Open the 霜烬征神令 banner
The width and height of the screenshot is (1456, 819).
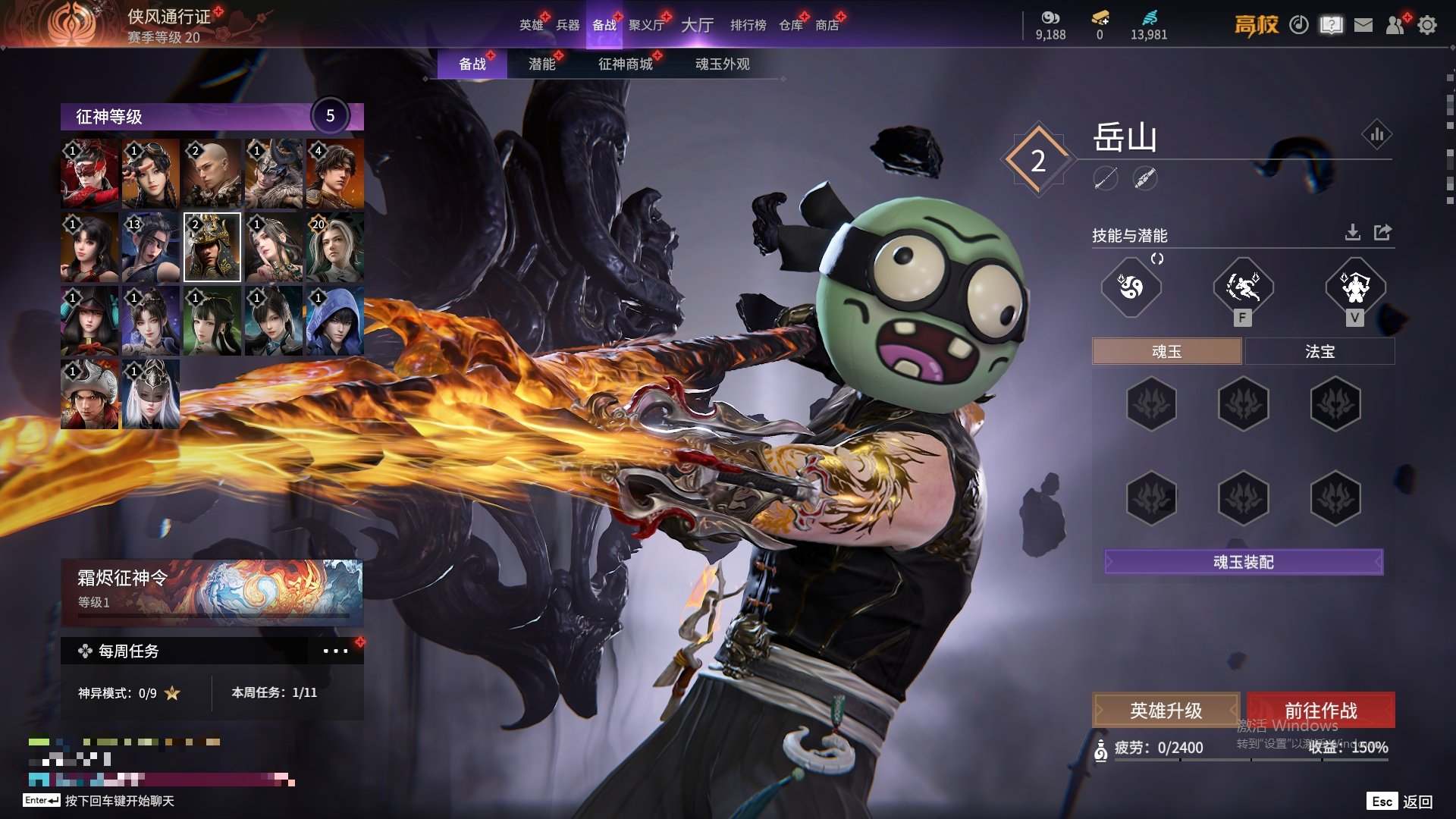(212, 590)
